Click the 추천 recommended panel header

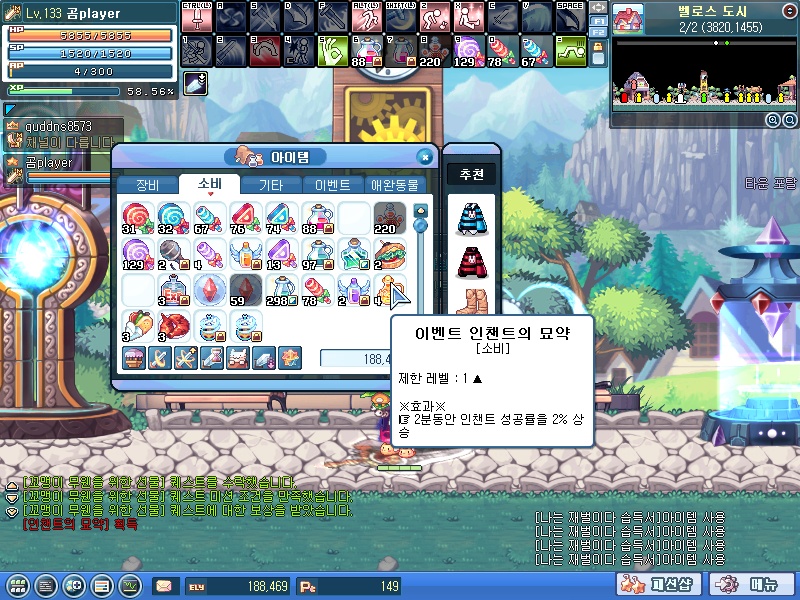point(471,175)
